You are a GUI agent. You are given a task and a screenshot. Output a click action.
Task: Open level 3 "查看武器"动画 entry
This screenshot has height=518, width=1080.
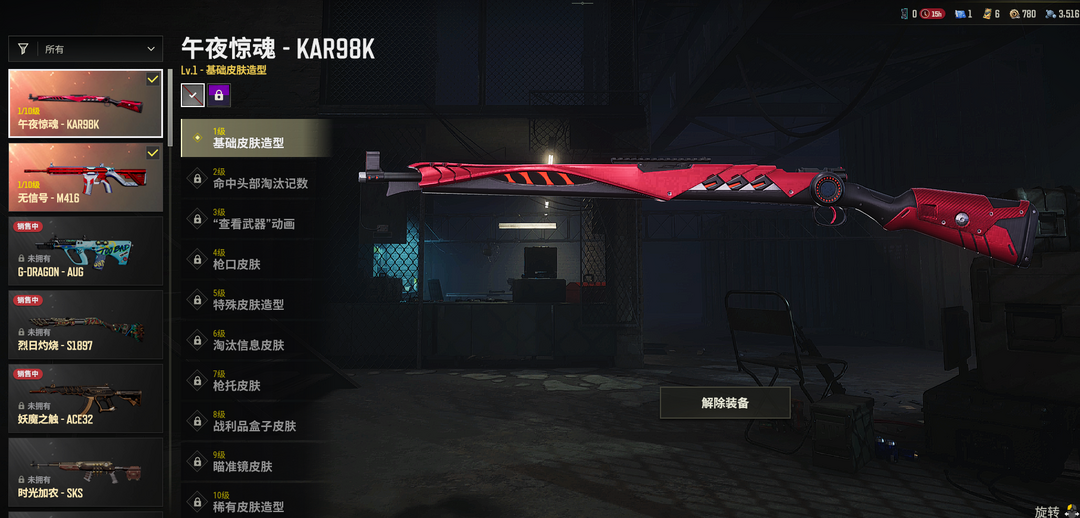[x=256, y=219]
